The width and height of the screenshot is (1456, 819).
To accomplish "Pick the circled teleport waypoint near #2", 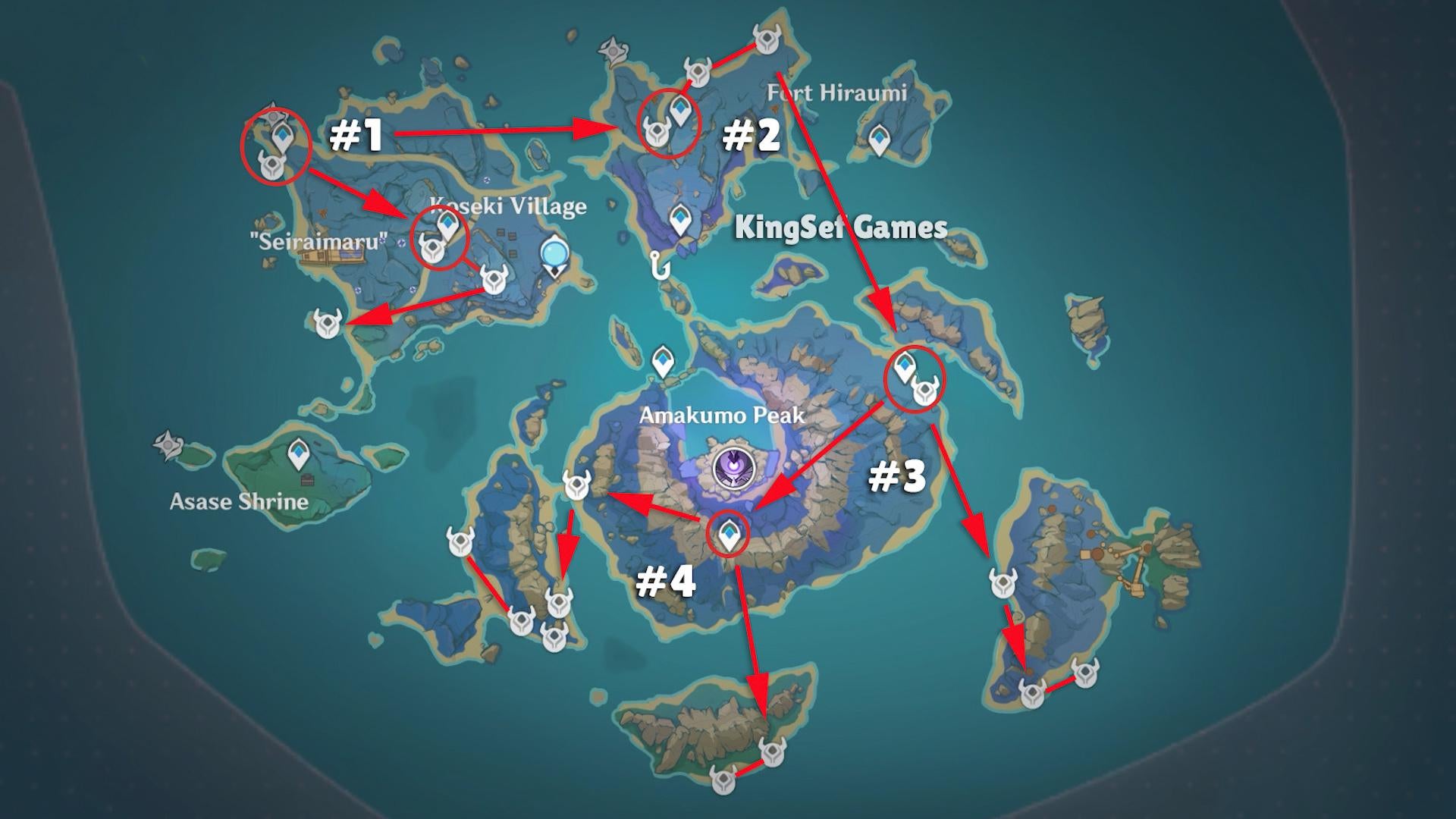I will (x=681, y=111).
